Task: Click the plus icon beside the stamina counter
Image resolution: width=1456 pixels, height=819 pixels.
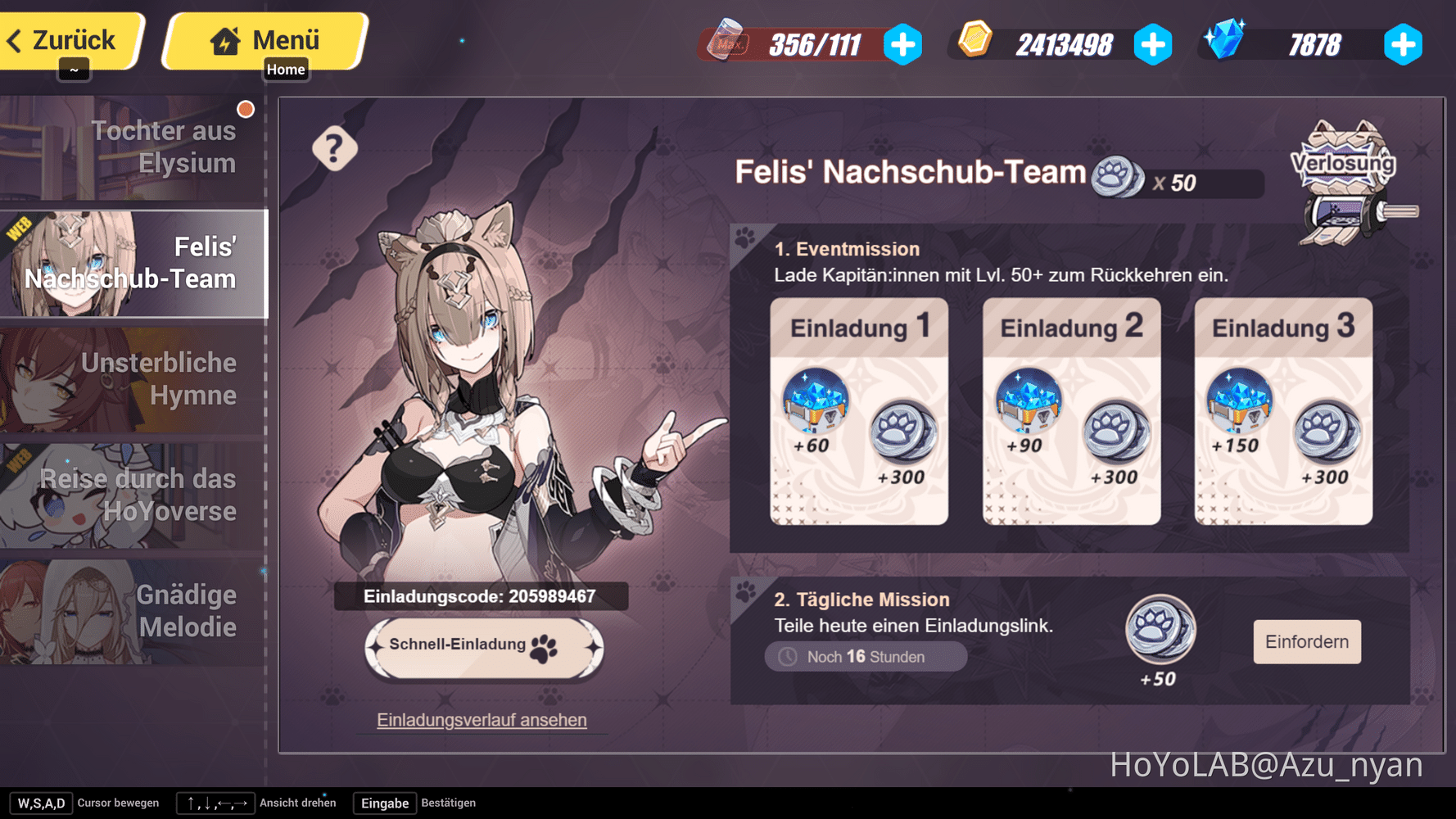Action: 902,46
